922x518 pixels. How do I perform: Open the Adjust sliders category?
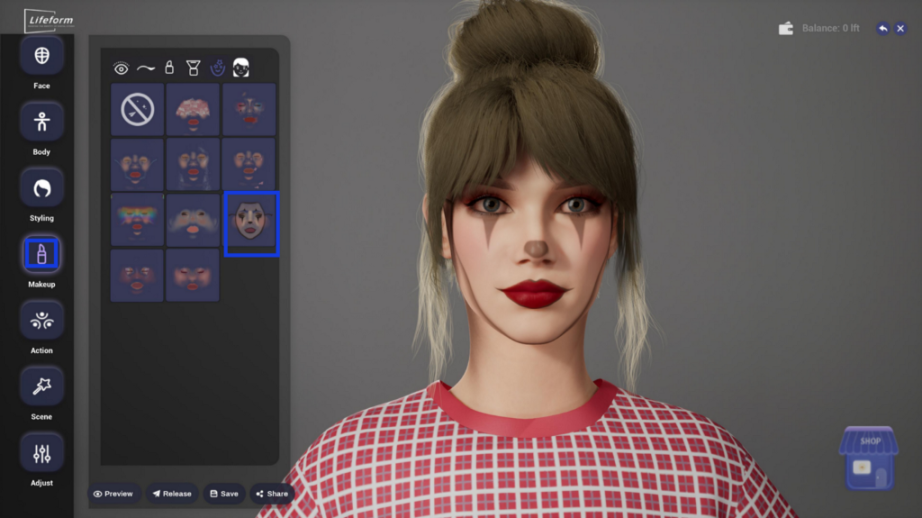coord(42,453)
